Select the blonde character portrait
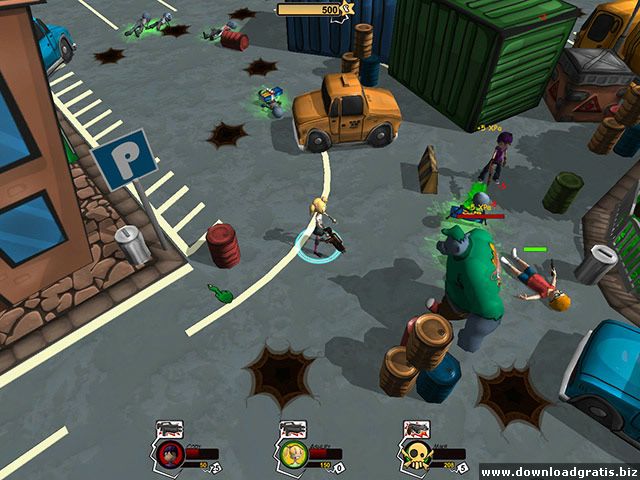This screenshot has height=480, width=640. click(x=291, y=456)
